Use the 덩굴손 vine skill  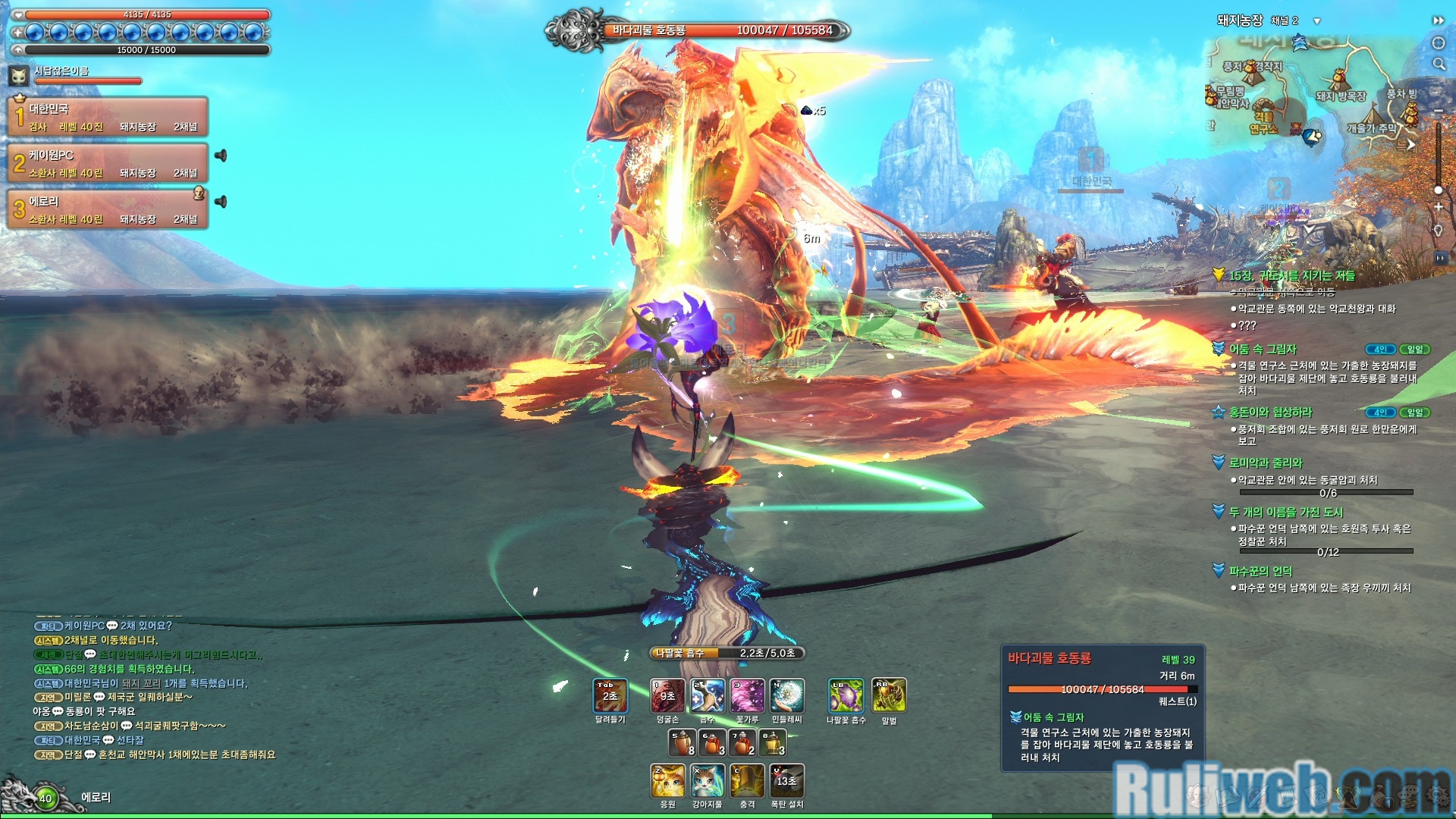point(667,695)
